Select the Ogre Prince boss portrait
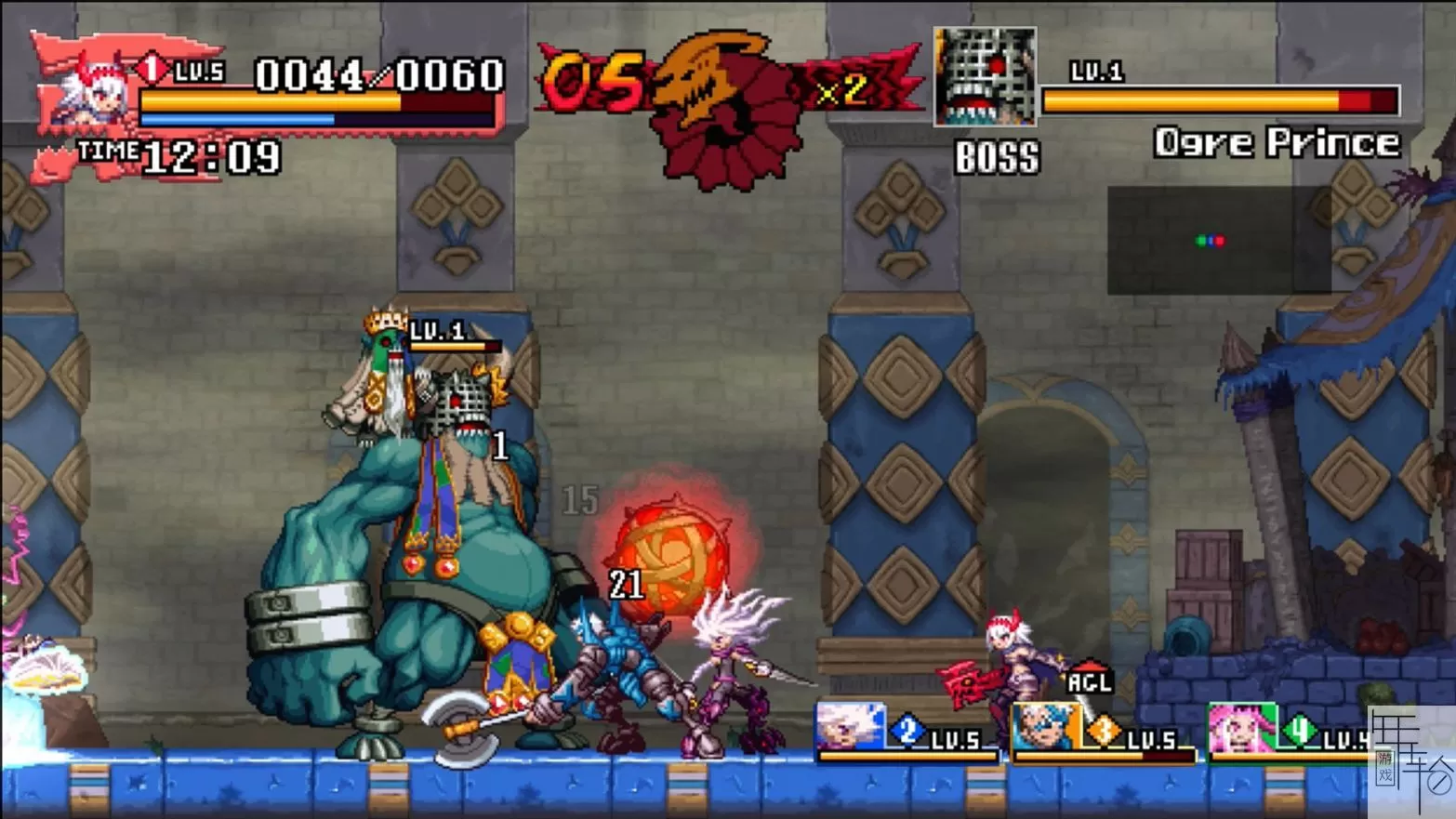The image size is (1456, 819). tap(985, 76)
